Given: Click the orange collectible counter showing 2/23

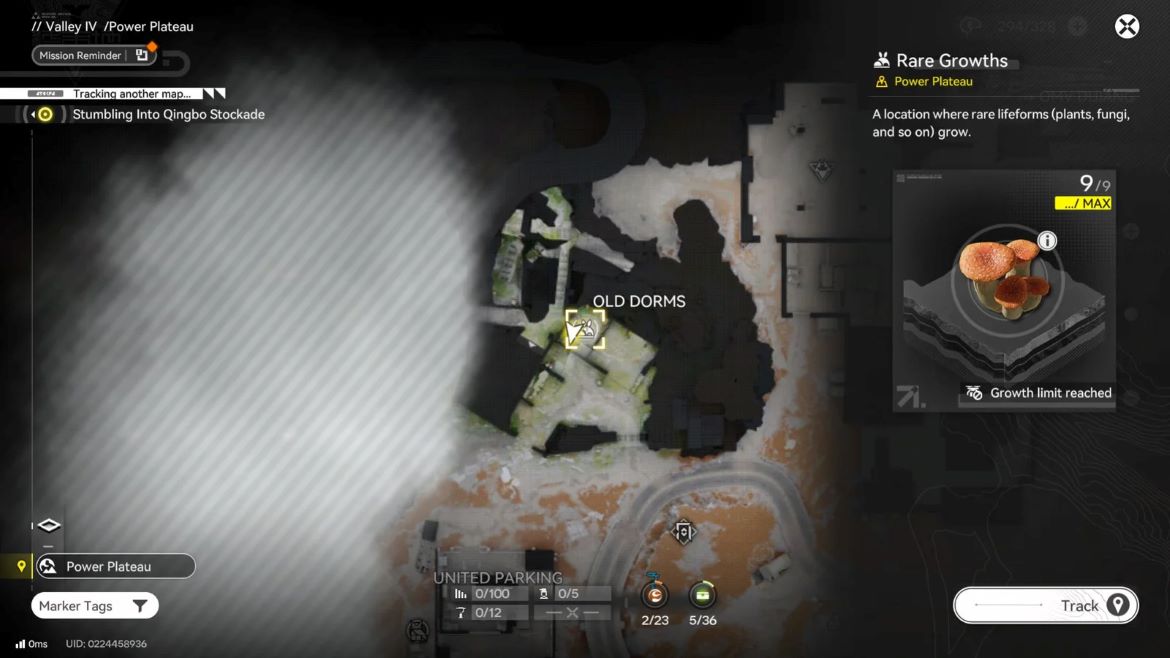Looking at the screenshot, I should (655, 596).
